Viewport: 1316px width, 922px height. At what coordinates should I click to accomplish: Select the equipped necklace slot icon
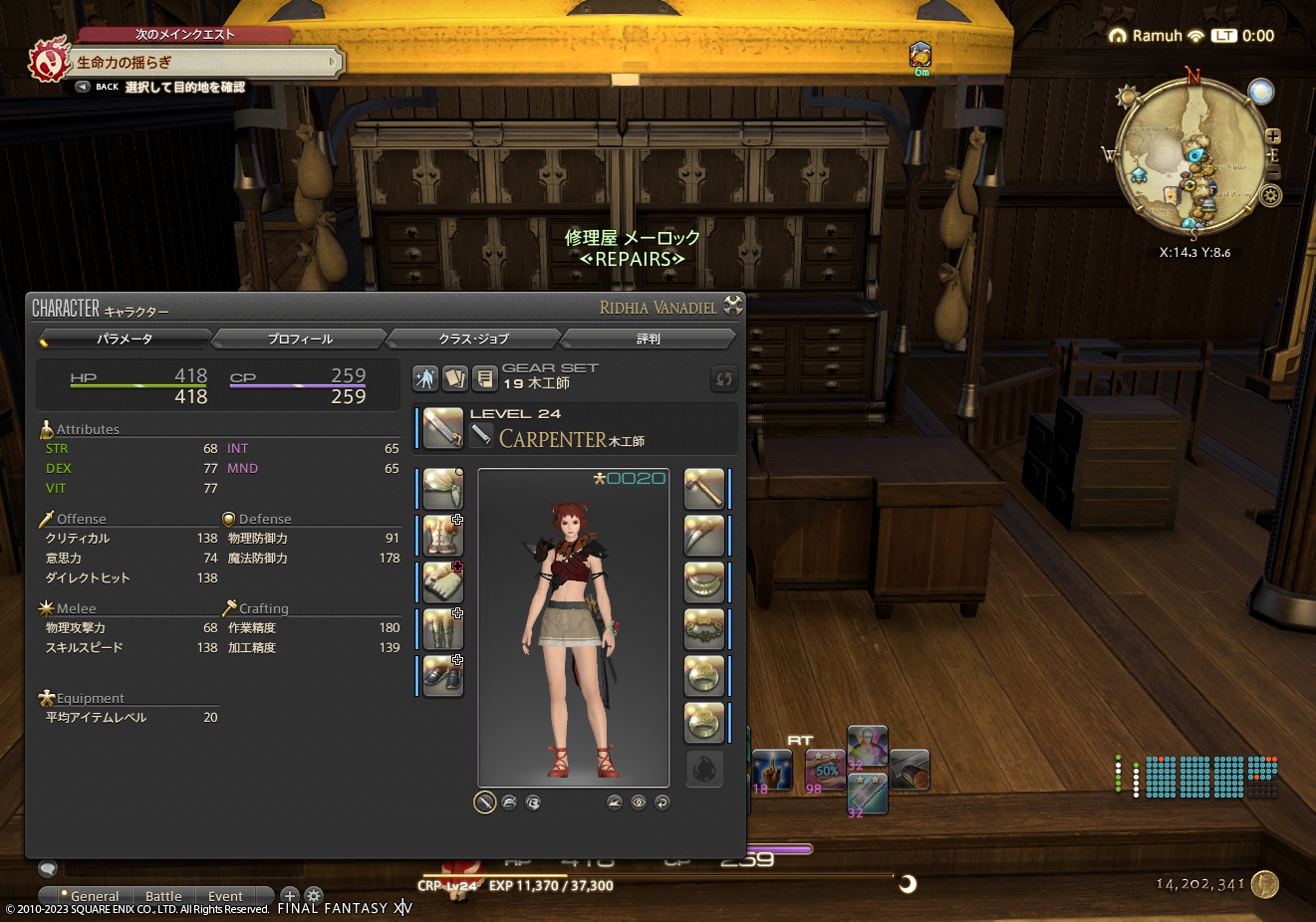tap(704, 582)
